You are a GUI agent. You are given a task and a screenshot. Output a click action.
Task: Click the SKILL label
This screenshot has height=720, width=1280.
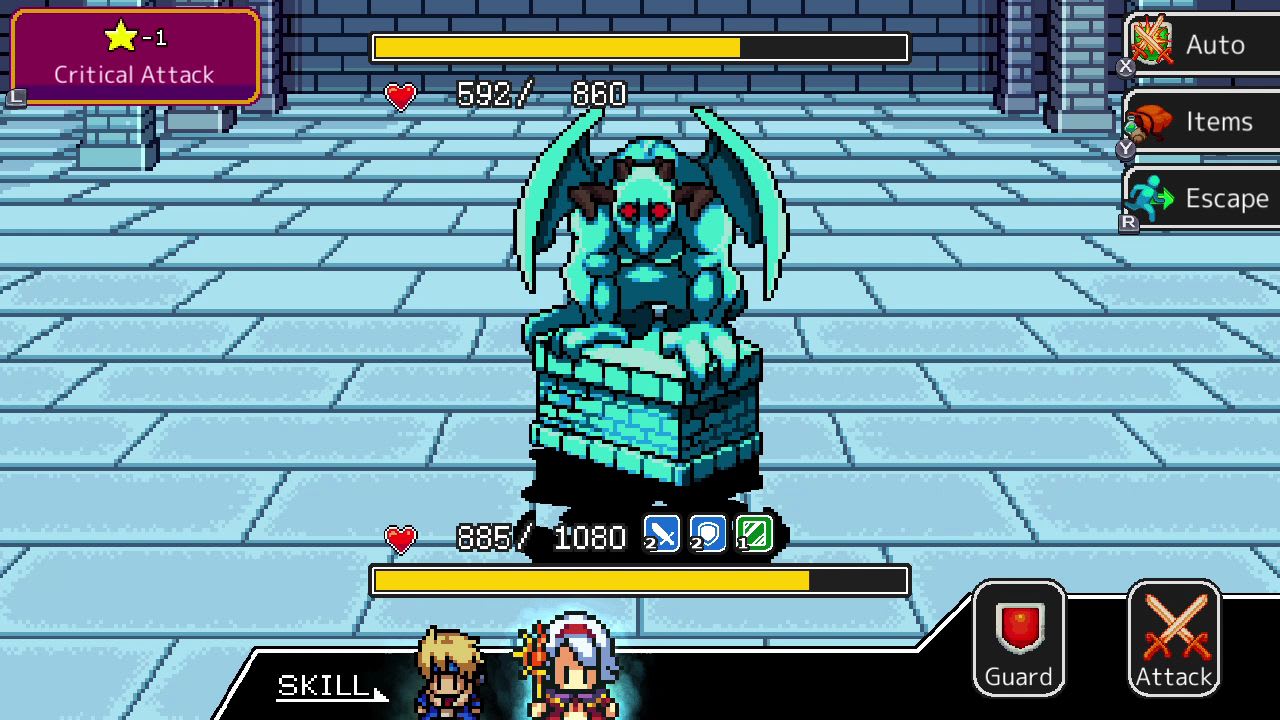[x=320, y=686]
